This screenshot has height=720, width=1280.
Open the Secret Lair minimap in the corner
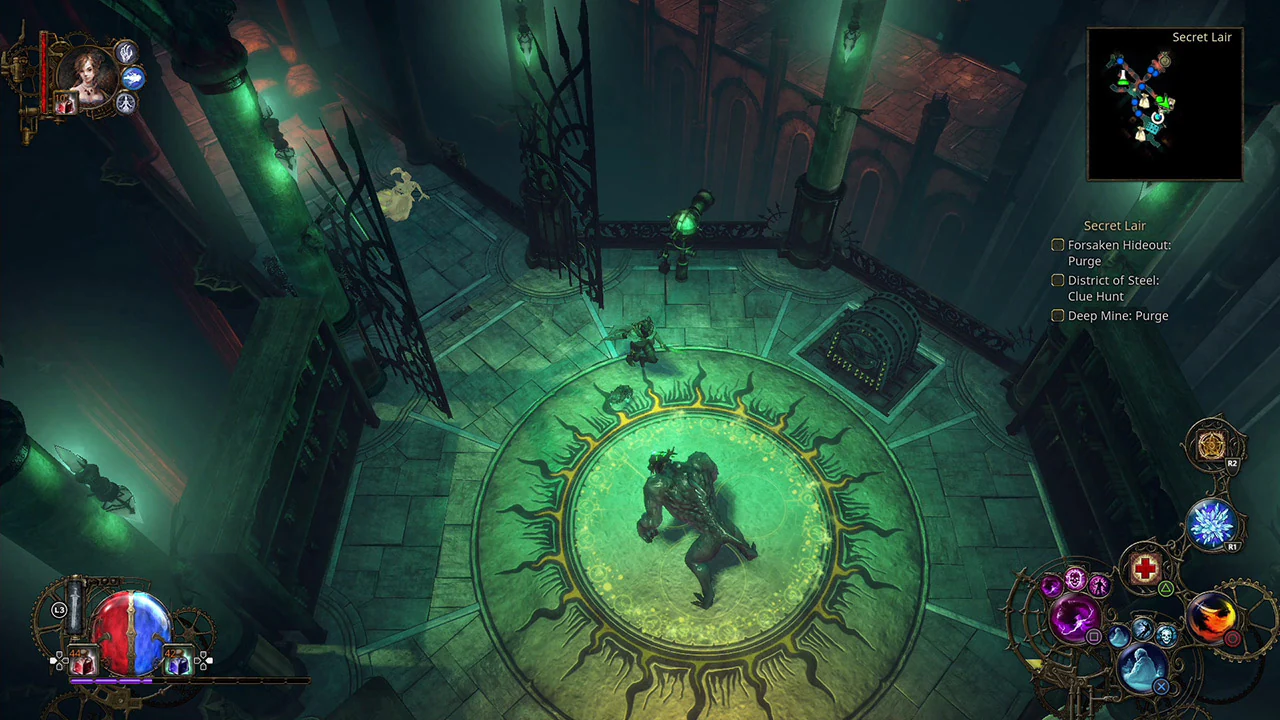[x=1163, y=103]
